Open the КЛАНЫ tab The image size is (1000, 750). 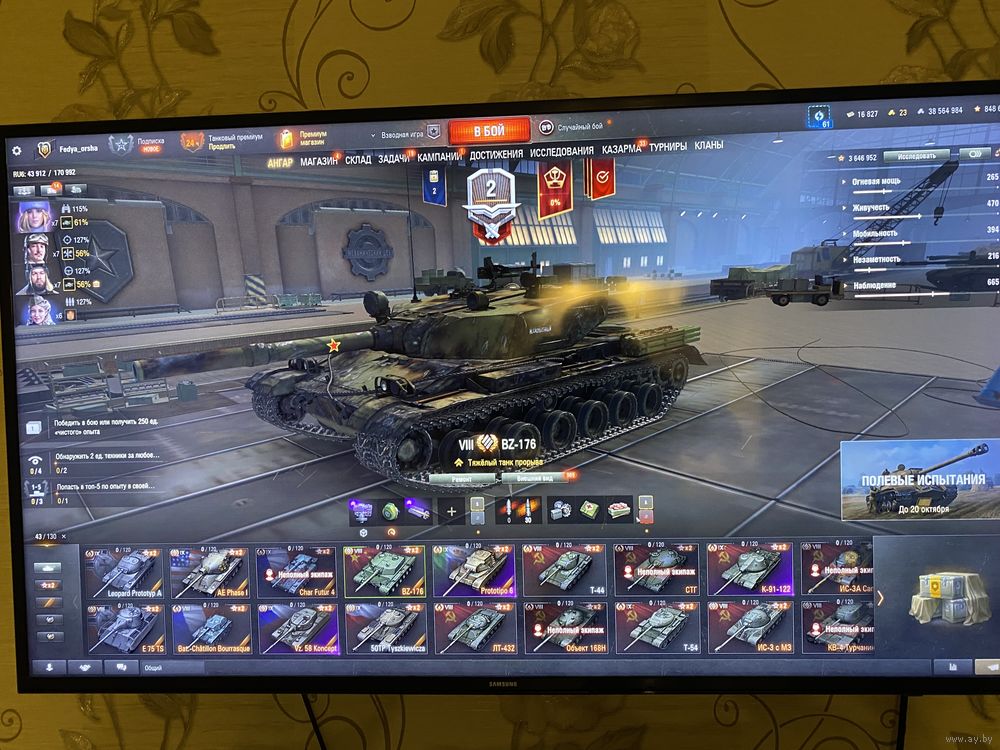(708, 145)
